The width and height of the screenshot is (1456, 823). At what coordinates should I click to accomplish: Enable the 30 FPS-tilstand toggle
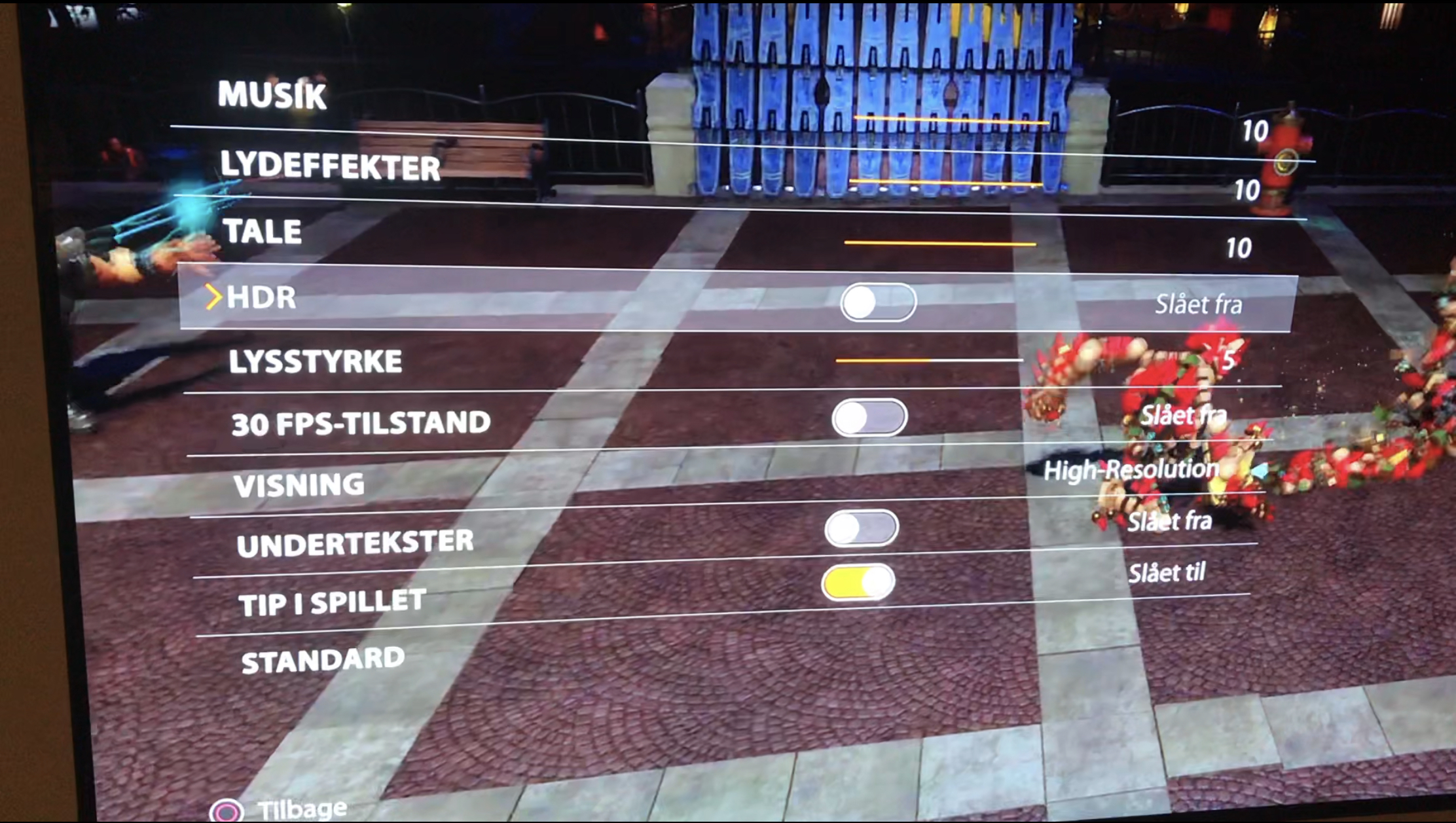[869, 418]
